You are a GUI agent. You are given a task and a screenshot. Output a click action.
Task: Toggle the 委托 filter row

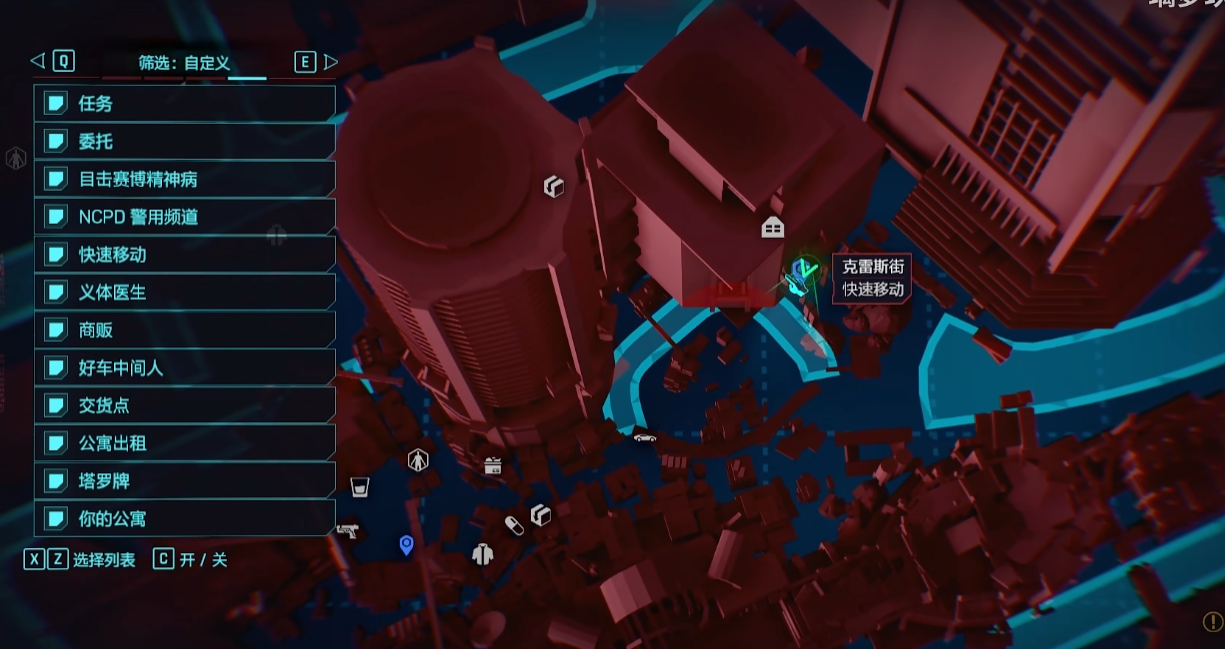click(x=185, y=141)
